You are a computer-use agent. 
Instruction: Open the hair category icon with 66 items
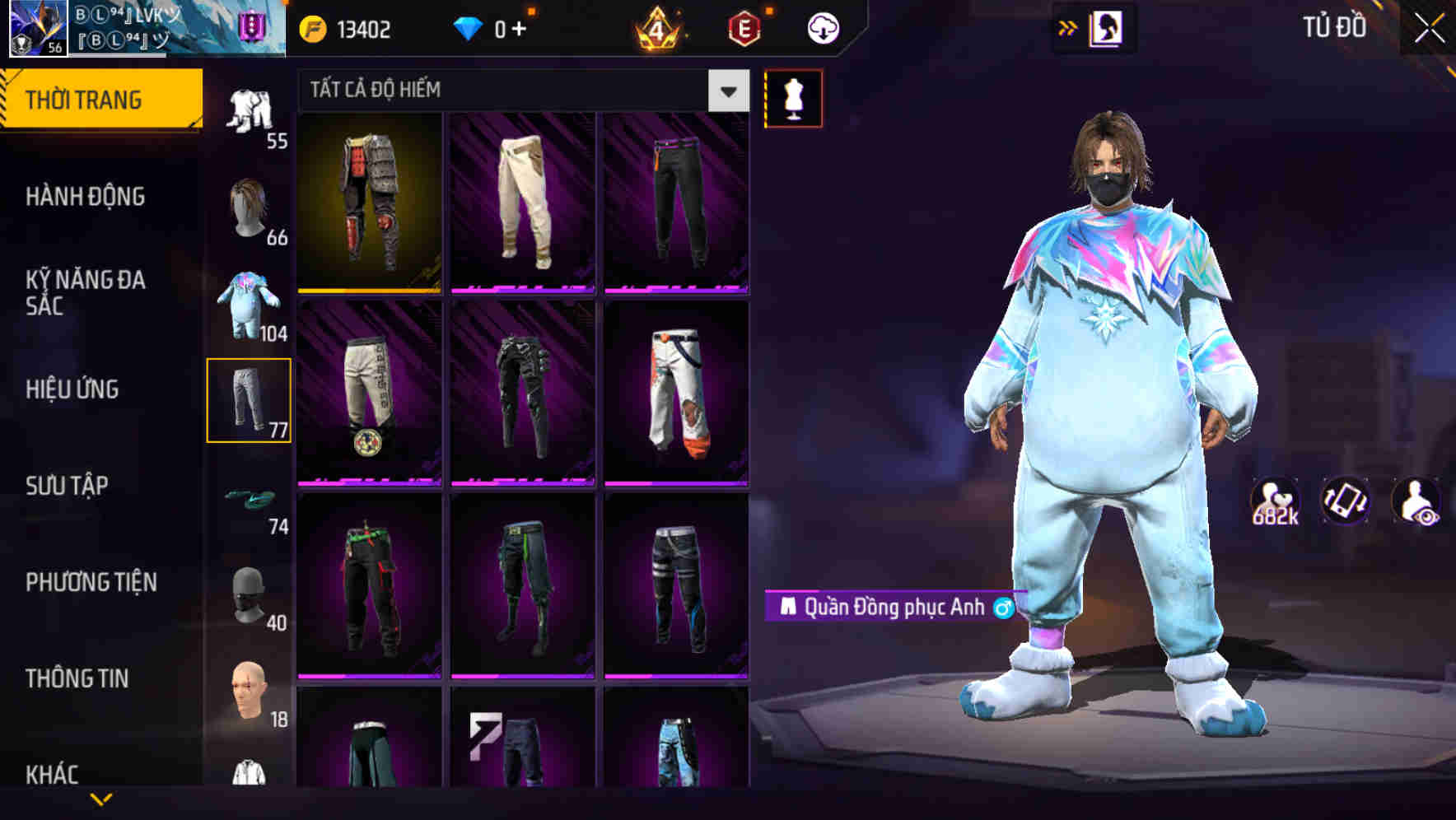click(252, 206)
